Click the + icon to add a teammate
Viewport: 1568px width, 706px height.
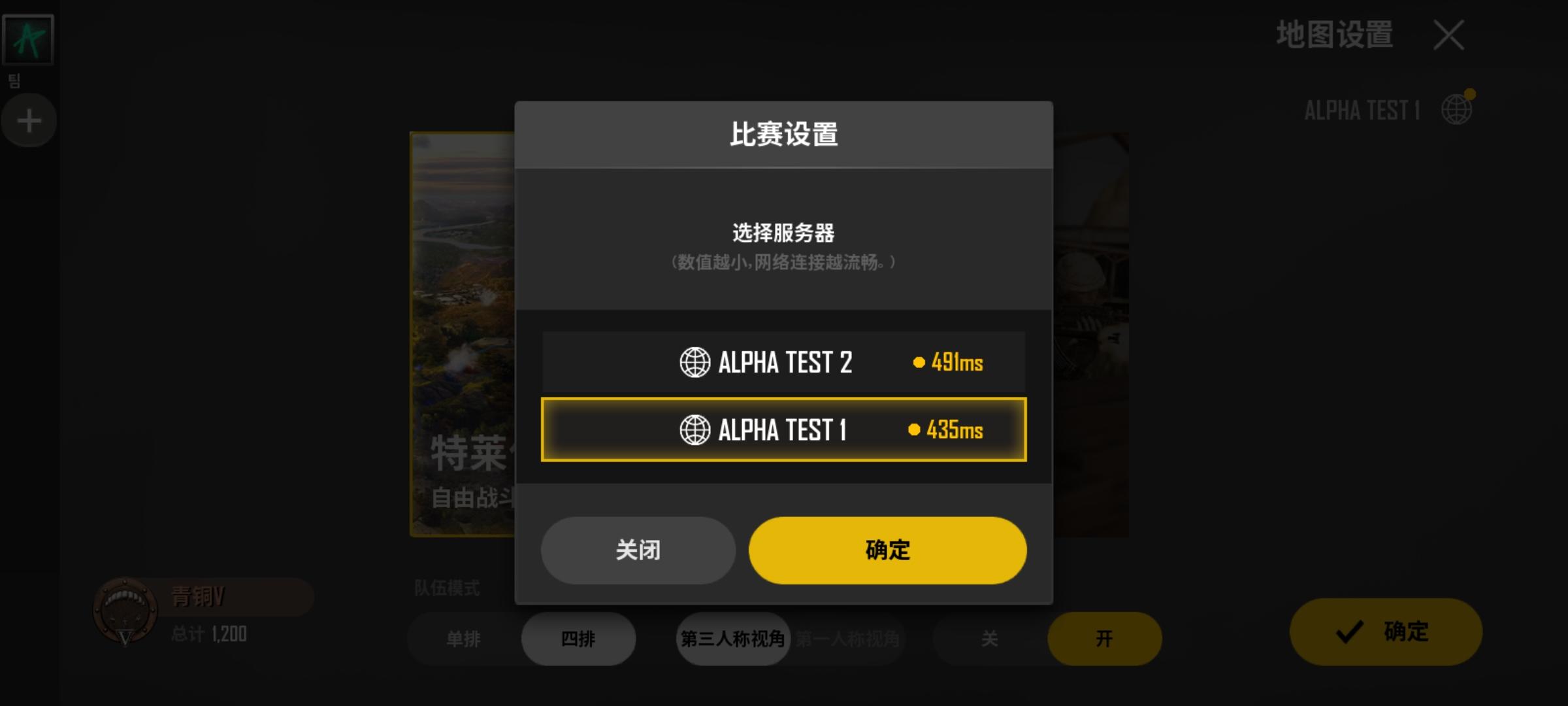(28, 119)
